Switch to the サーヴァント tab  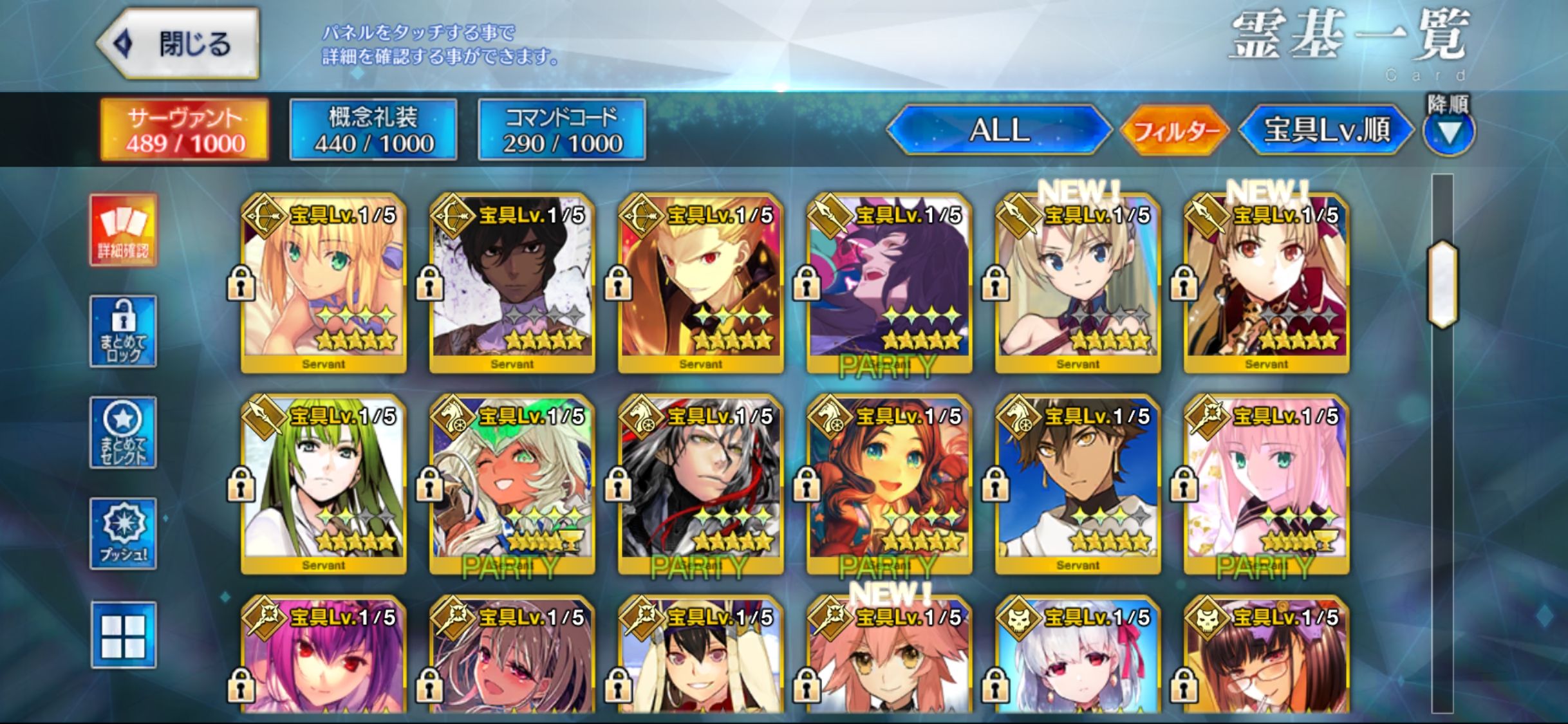pyautogui.click(x=185, y=129)
